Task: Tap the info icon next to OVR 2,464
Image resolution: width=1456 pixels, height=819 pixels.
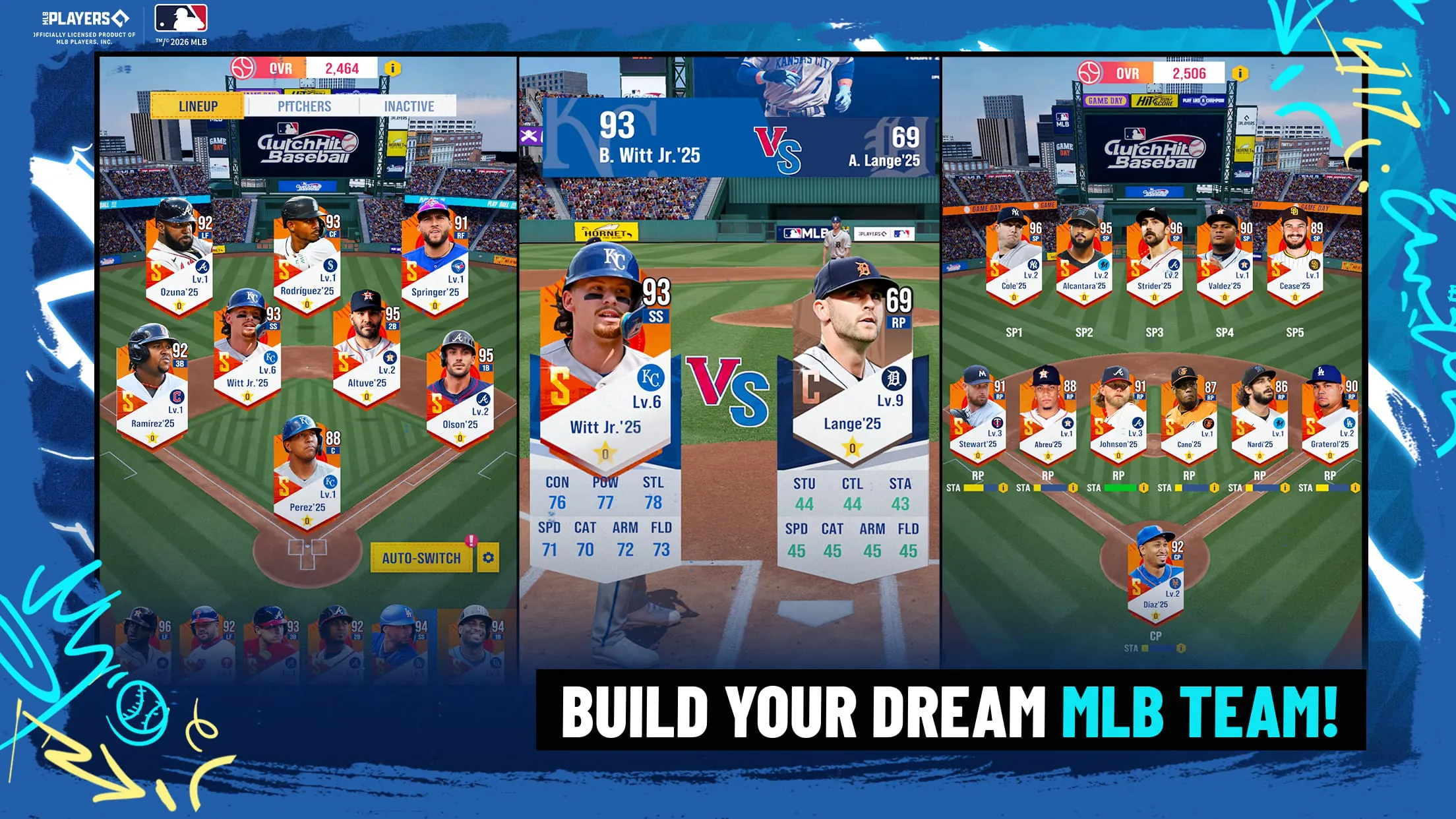Action: click(x=394, y=68)
